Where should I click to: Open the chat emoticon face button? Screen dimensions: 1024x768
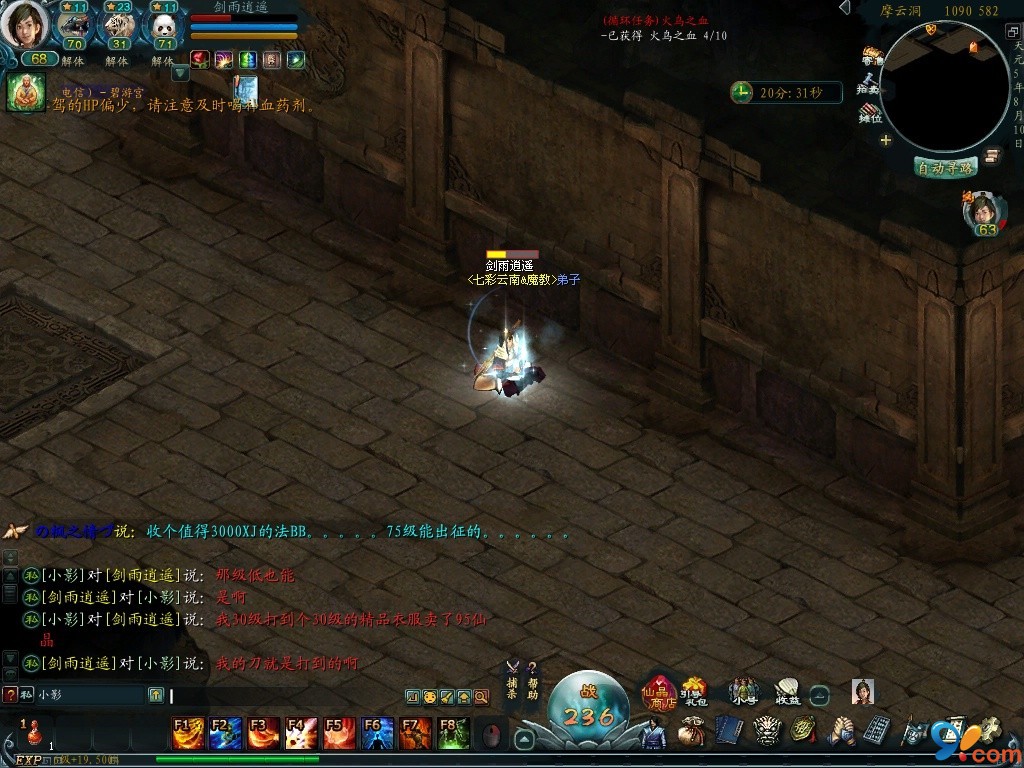coord(429,696)
